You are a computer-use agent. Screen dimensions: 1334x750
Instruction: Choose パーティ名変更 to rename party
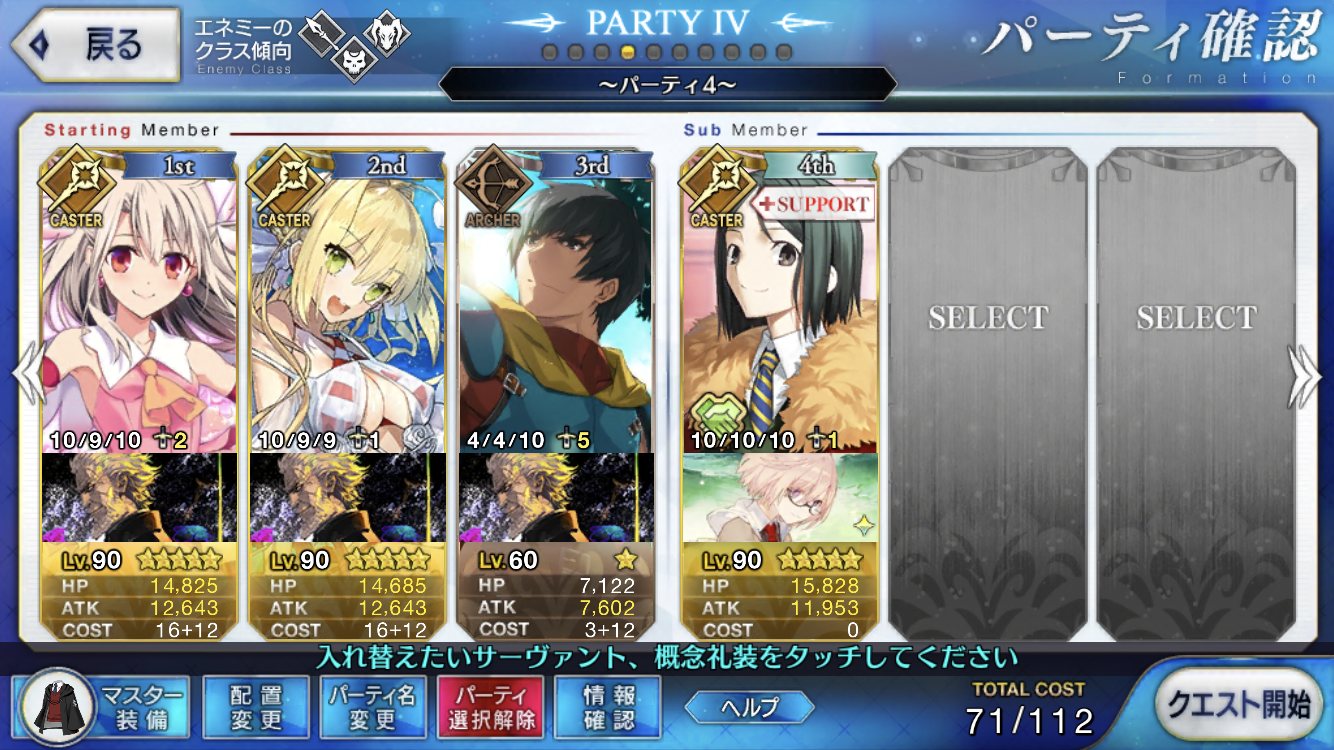pos(373,706)
